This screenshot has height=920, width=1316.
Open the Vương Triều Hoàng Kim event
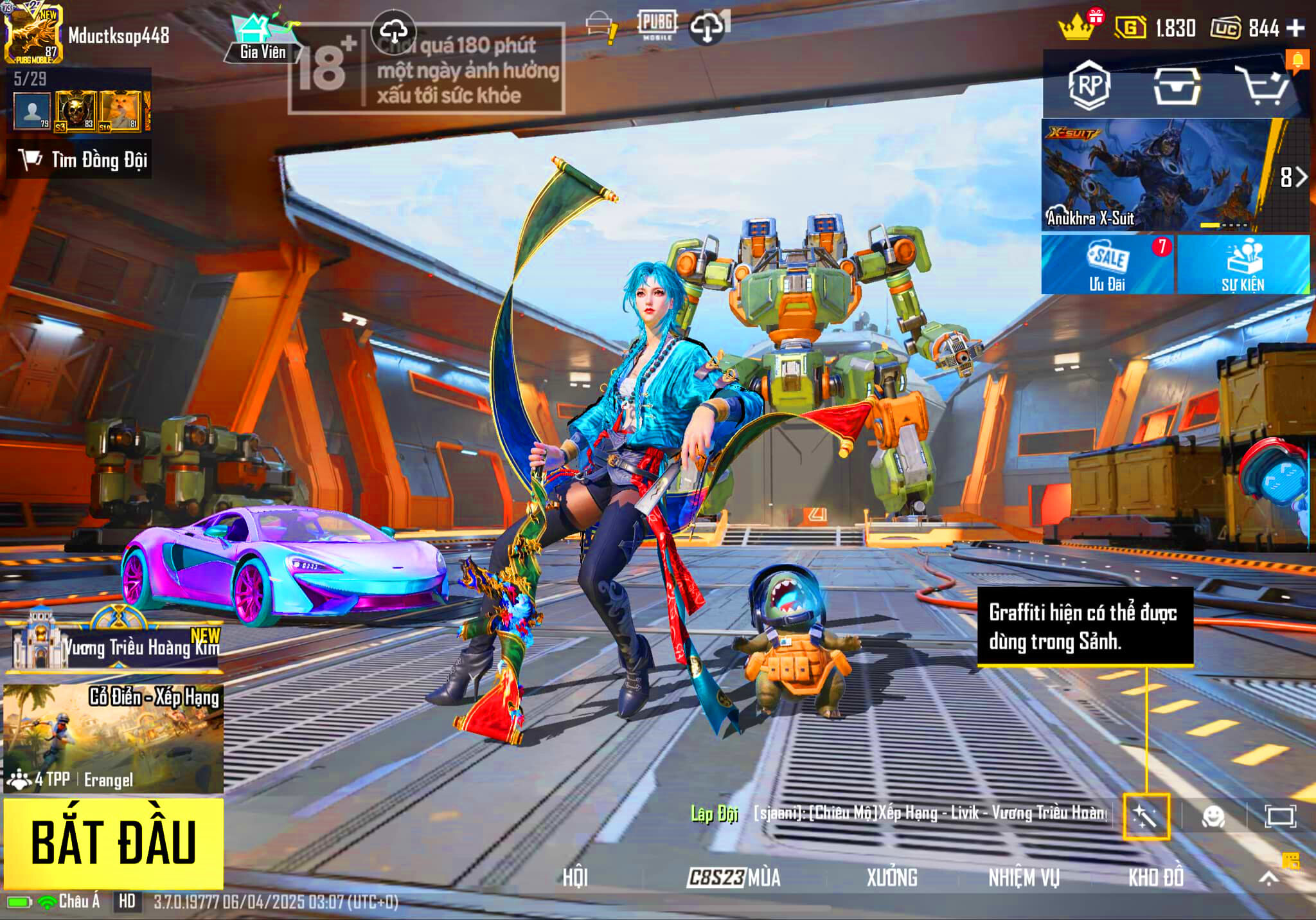116,643
